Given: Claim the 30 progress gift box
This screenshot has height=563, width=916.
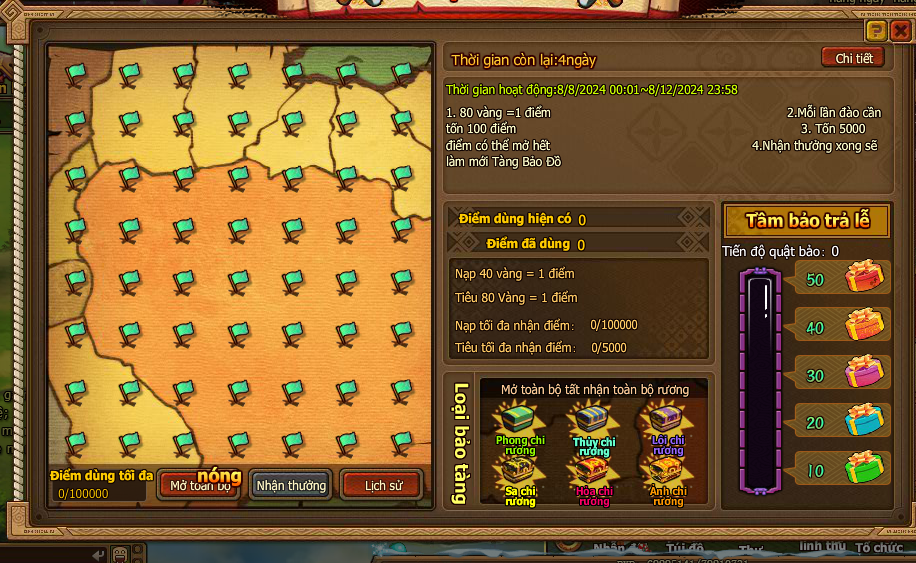Looking at the screenshot, I should tap(865, 372).
